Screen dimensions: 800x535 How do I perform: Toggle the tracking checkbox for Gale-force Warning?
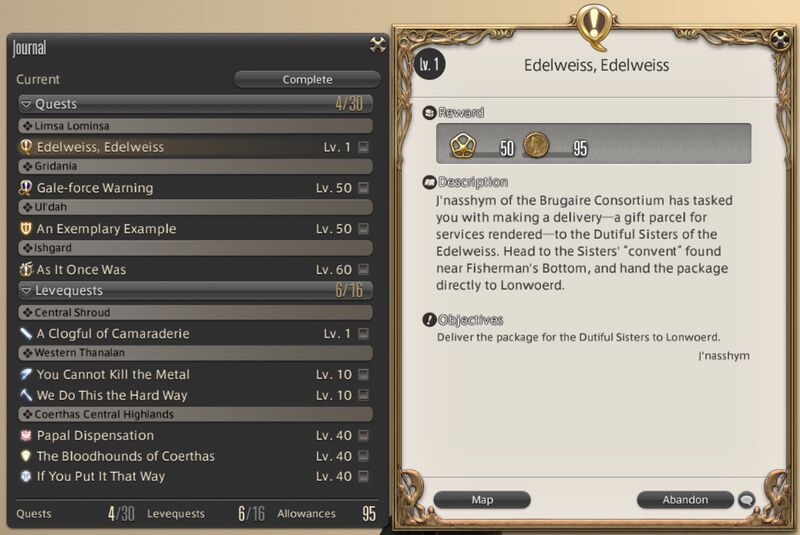point(363,188)
